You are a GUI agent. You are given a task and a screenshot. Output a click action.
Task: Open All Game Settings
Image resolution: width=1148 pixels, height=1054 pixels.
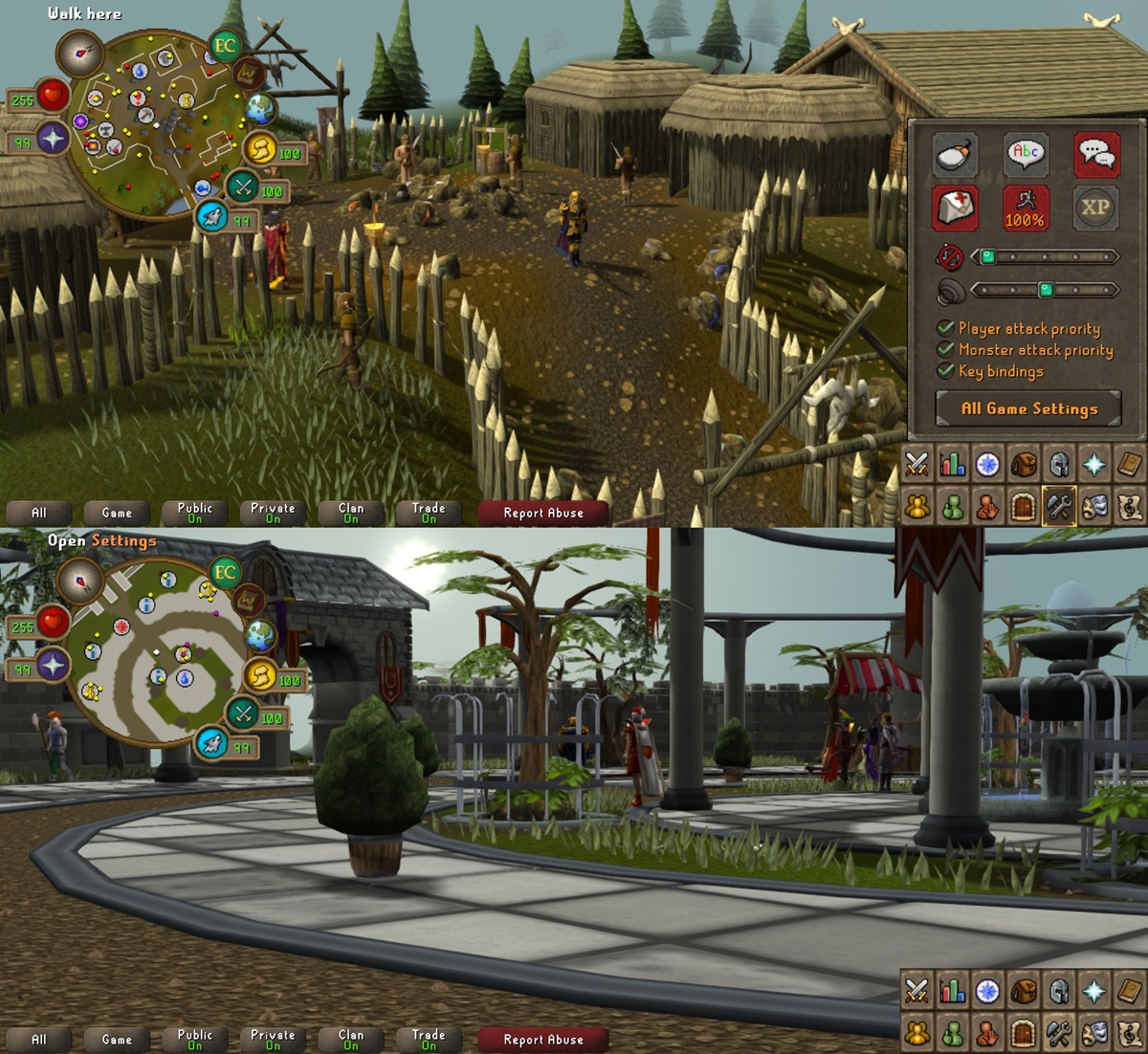pos(1028,408)
